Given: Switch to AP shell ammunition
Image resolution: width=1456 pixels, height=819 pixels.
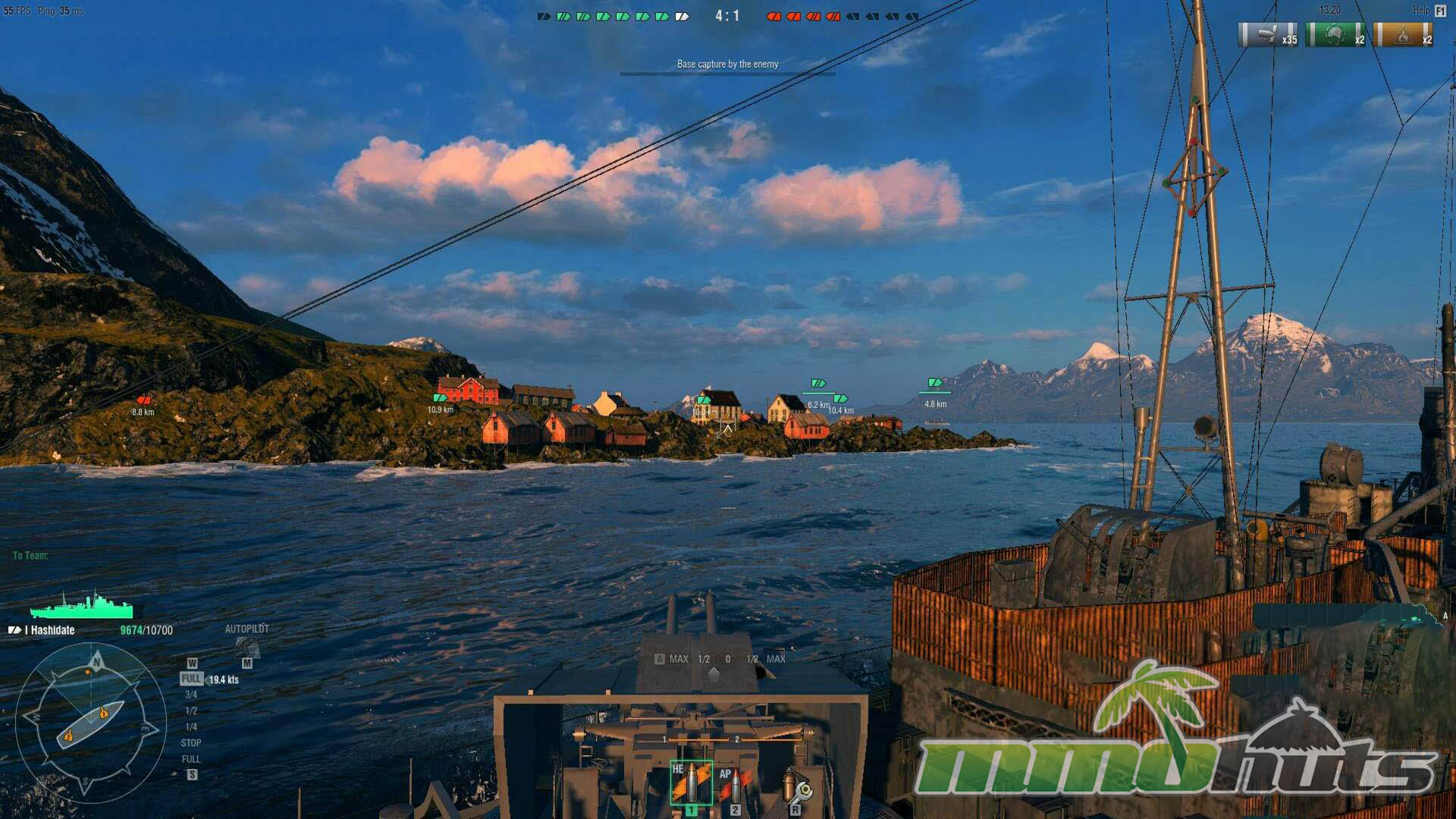Looking at the screenshot, I should [x=733, y=784].
